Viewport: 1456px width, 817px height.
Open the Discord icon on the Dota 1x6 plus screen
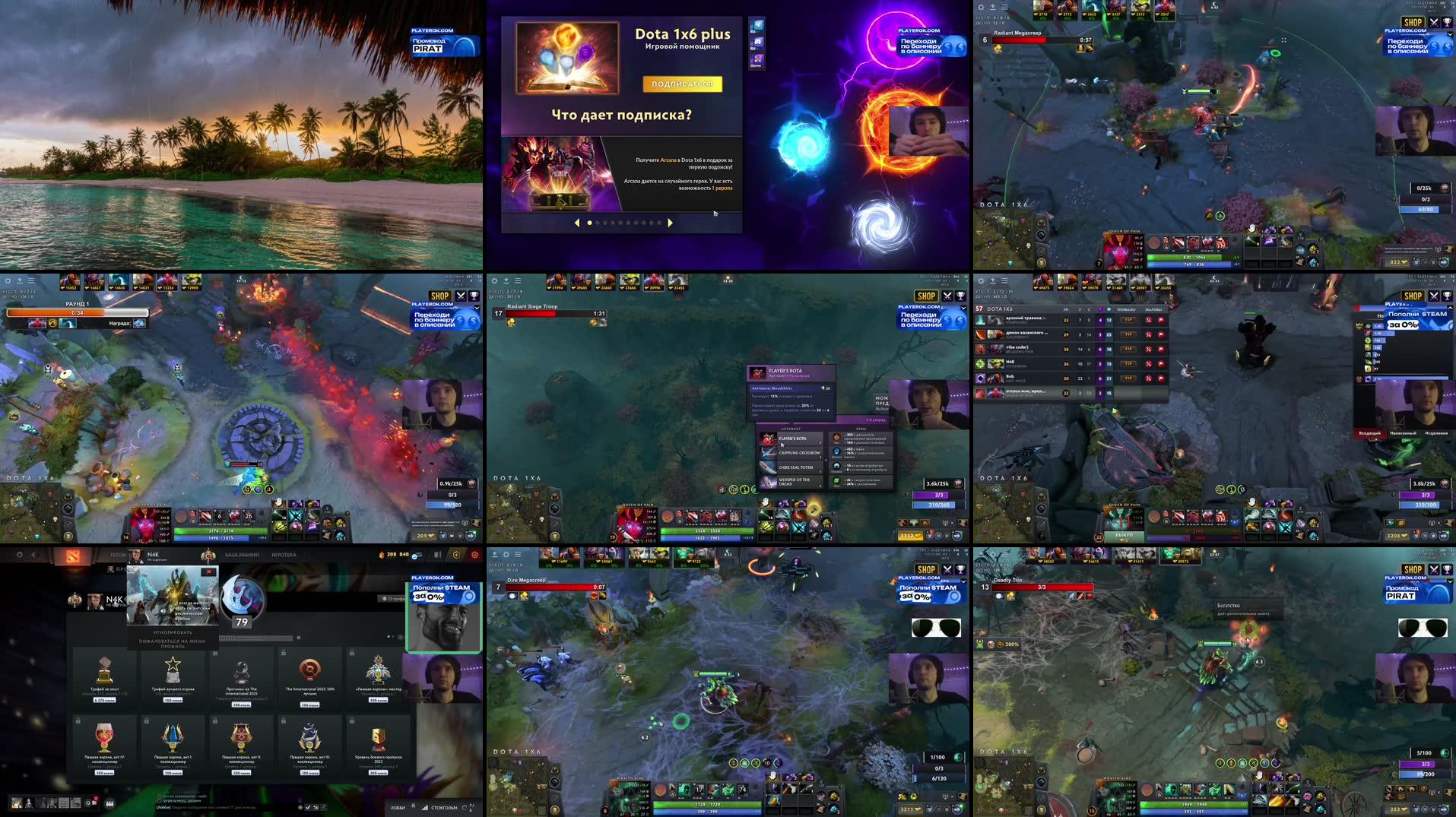point(758,43)
